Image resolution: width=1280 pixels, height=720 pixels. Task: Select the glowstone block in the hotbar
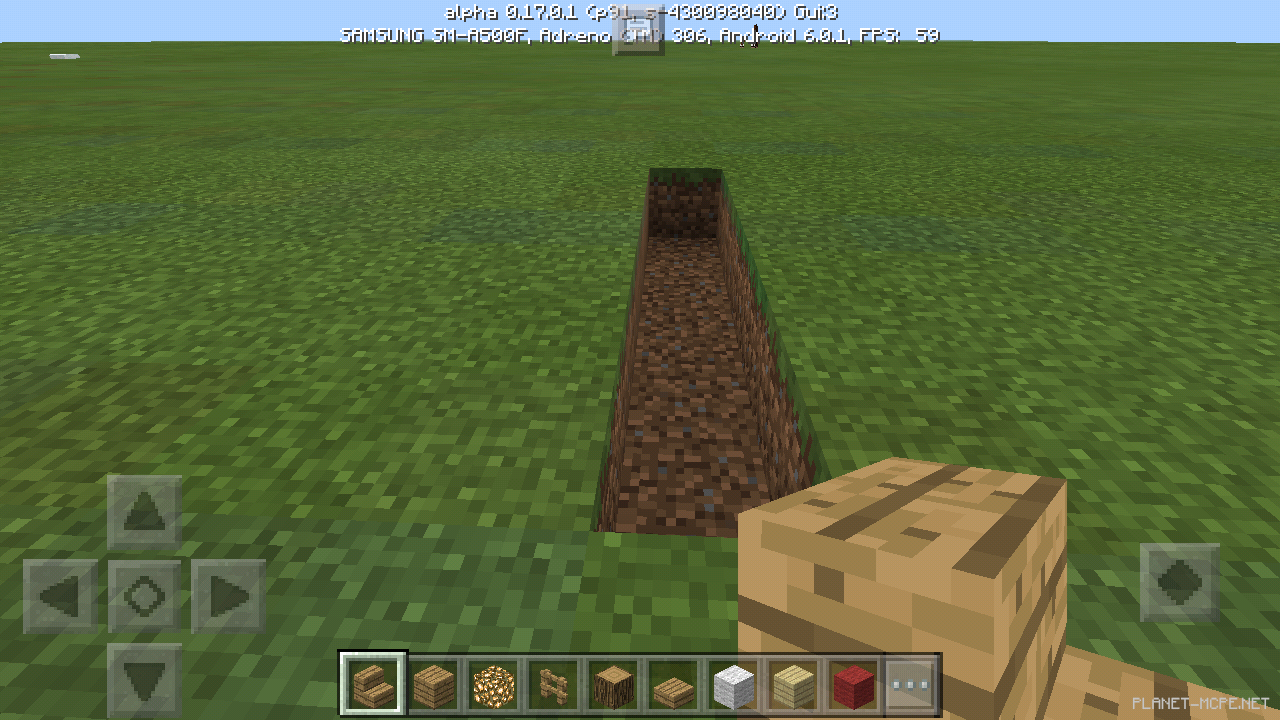pos(493,684)
